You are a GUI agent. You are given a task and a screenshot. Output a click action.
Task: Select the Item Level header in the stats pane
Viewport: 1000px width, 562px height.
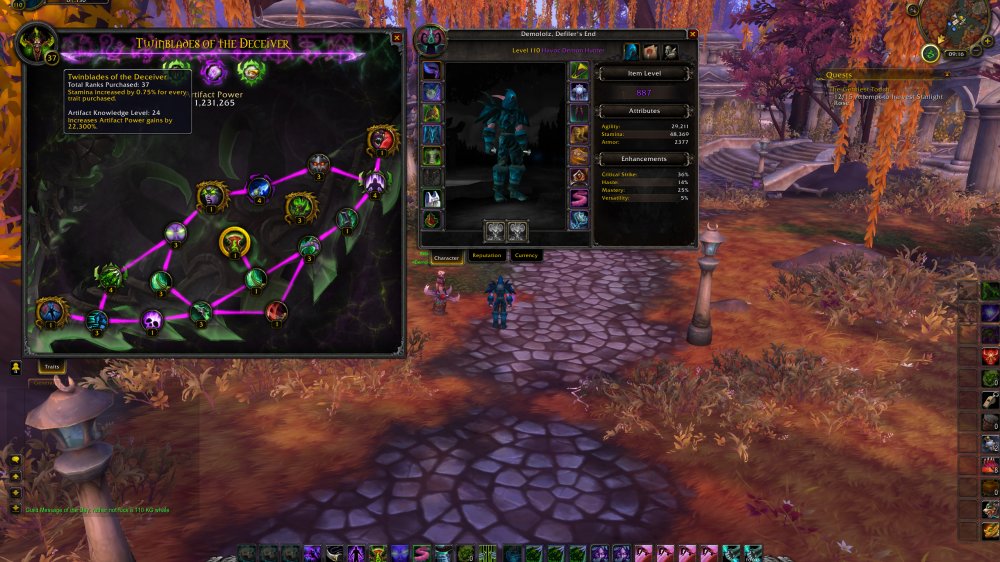click(643, 74)
